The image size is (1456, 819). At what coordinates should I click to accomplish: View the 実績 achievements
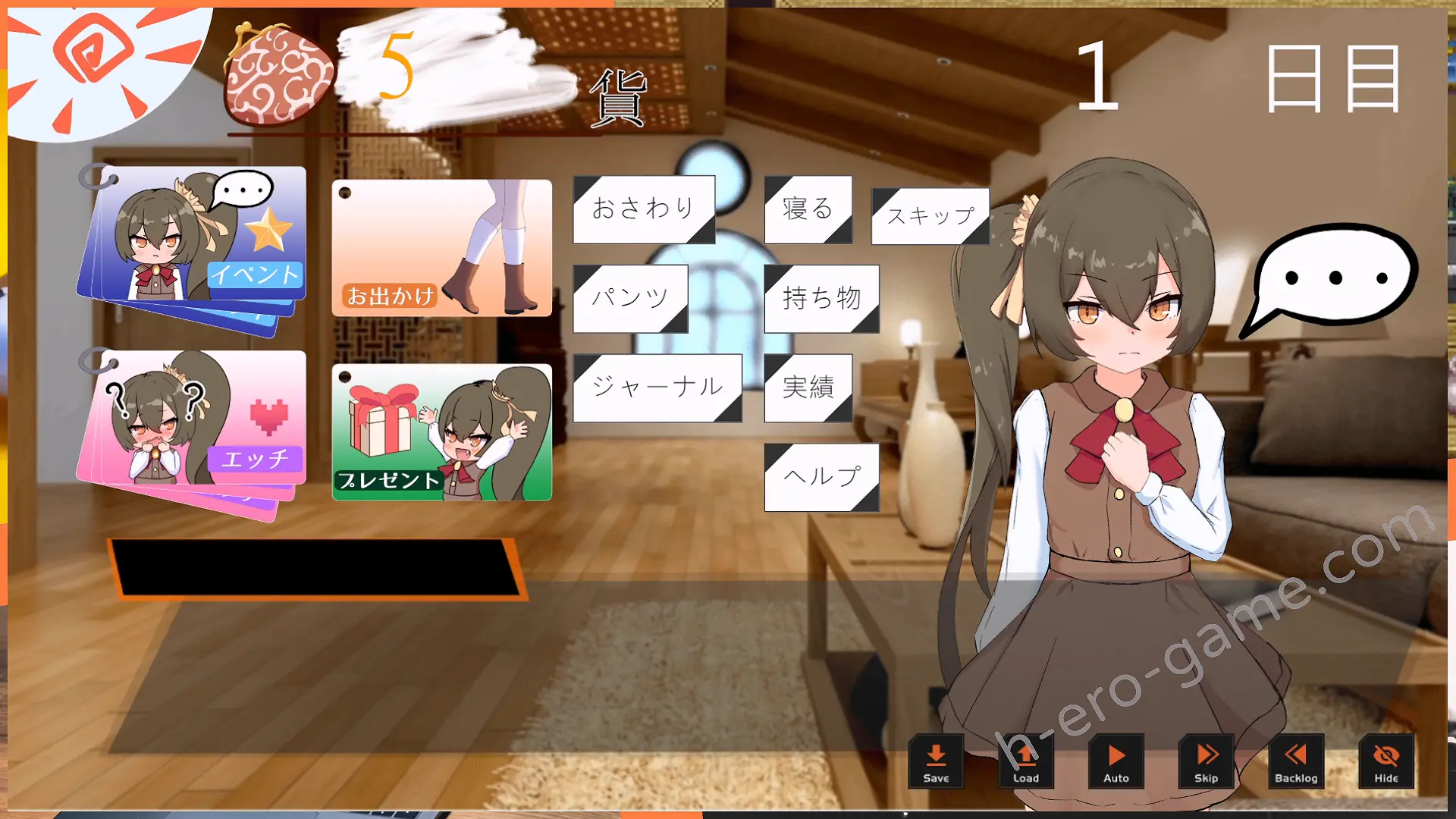pyautogui.click(x=808, y=388)
